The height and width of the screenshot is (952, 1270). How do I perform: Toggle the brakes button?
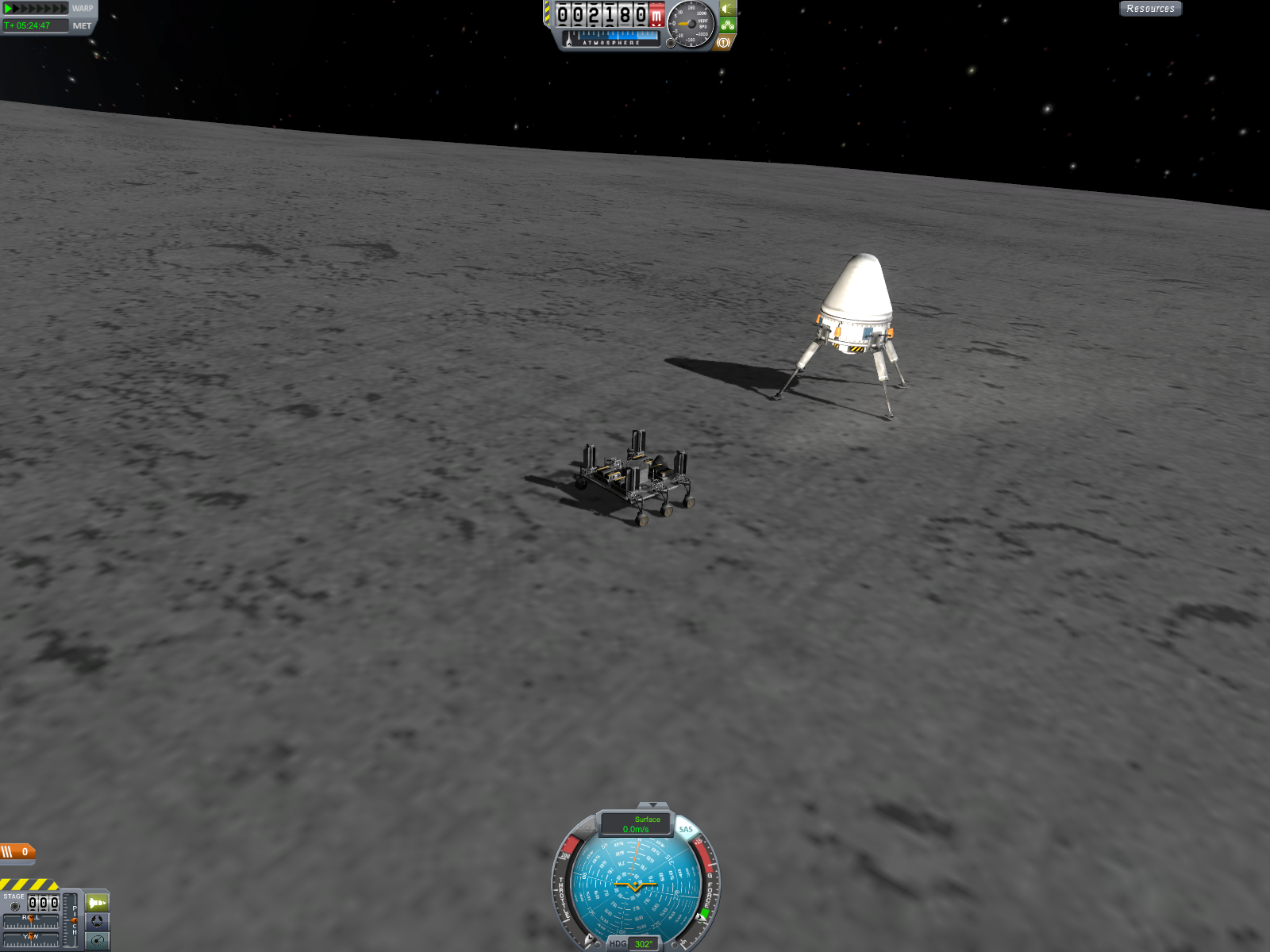(x=723, y=43)
